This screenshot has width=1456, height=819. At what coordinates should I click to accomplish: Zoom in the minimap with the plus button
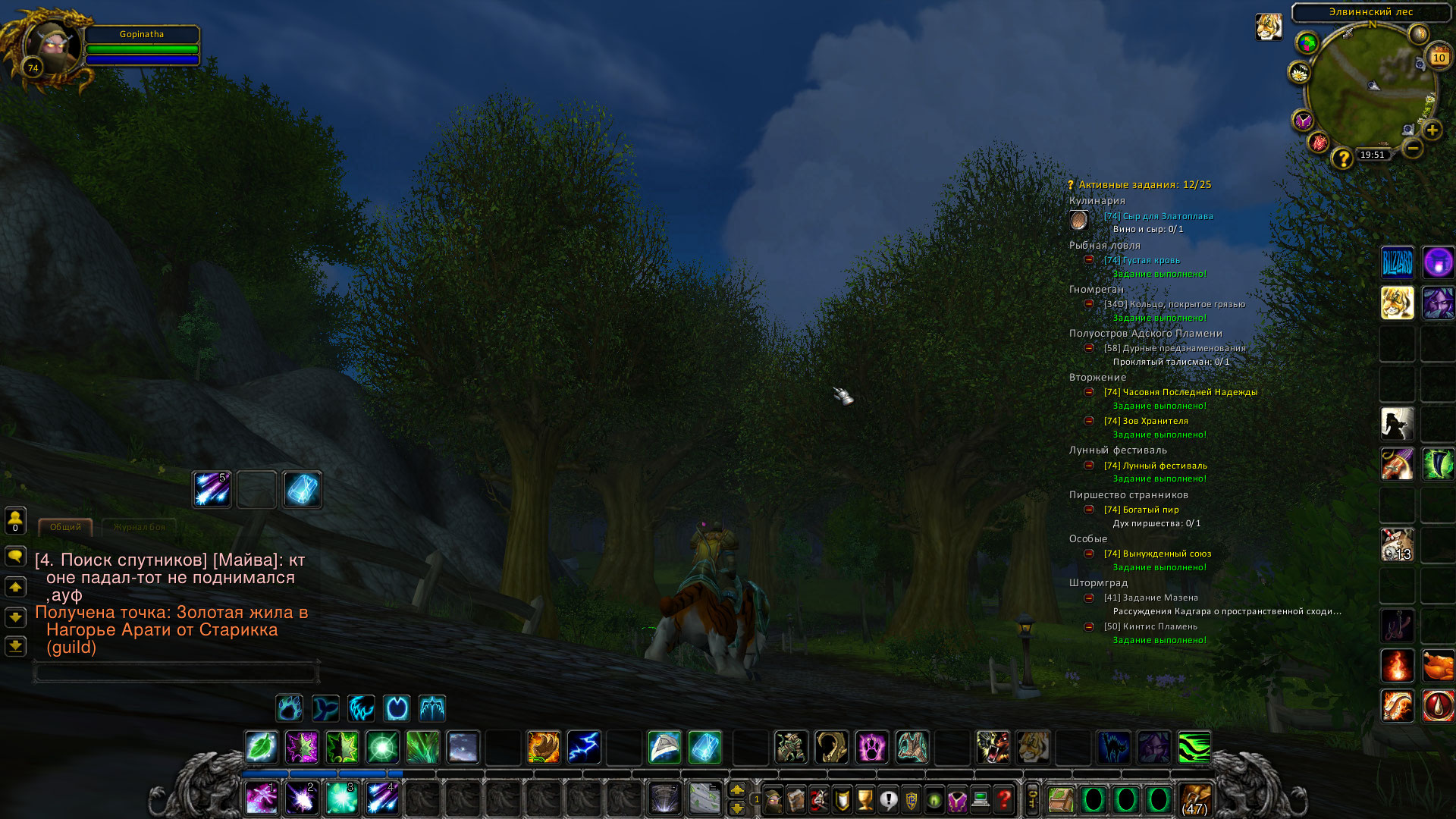[x=1432, y=130]
